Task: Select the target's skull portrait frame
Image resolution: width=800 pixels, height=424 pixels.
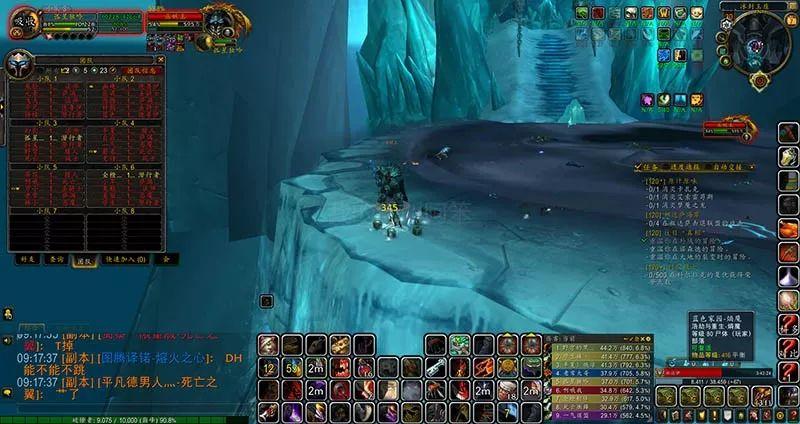Action: click(x=219, y=19)
